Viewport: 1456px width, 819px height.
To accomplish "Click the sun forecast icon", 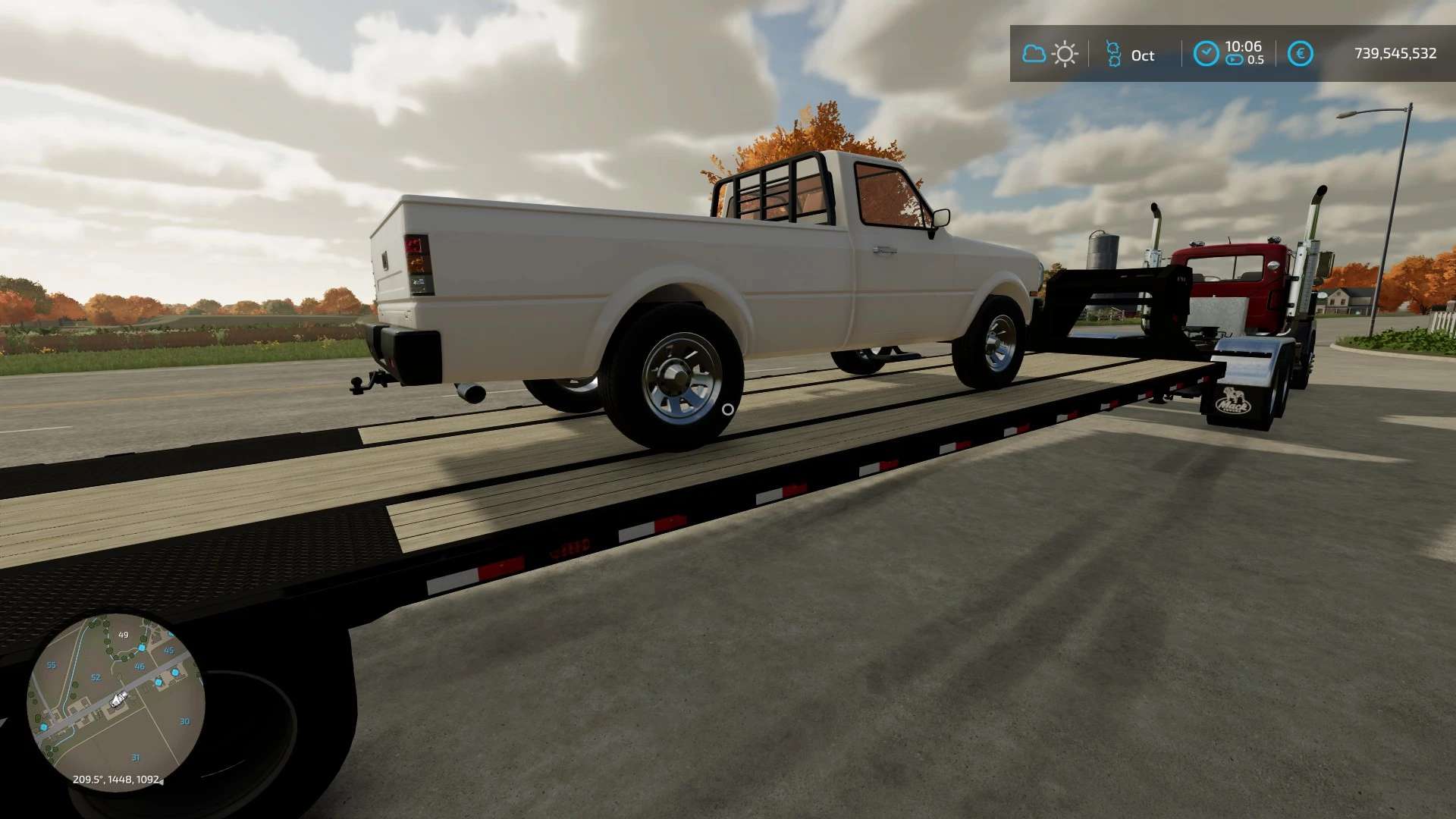I will coord(1065,54).
